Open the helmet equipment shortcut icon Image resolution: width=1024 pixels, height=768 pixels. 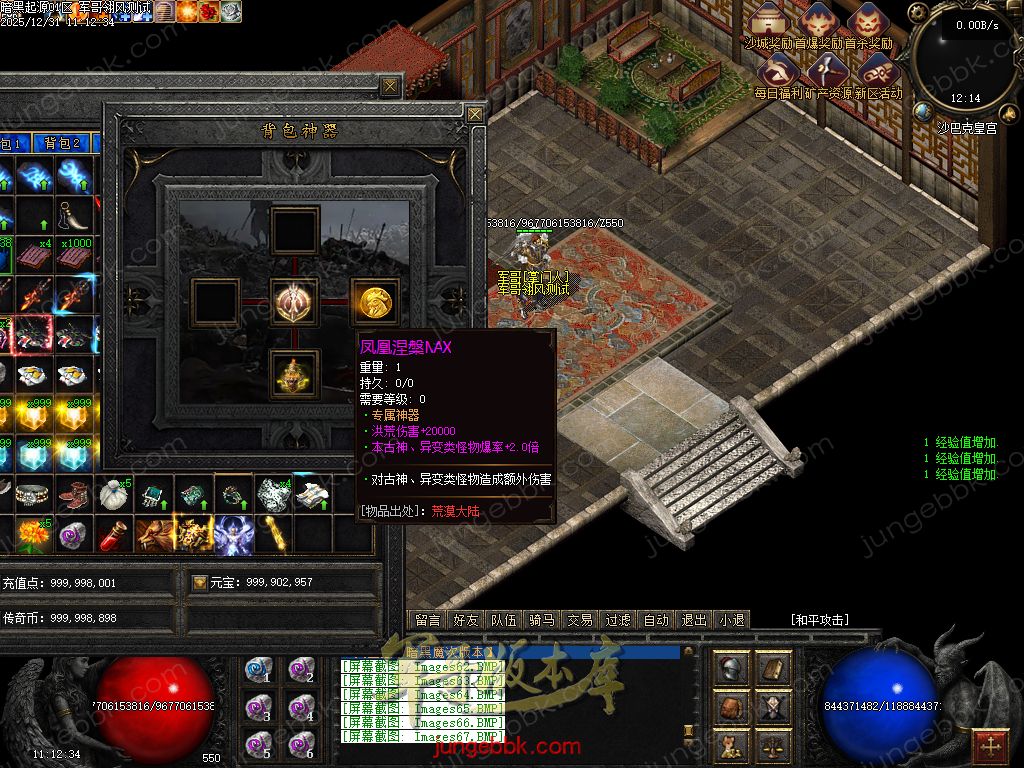[732, 668]
